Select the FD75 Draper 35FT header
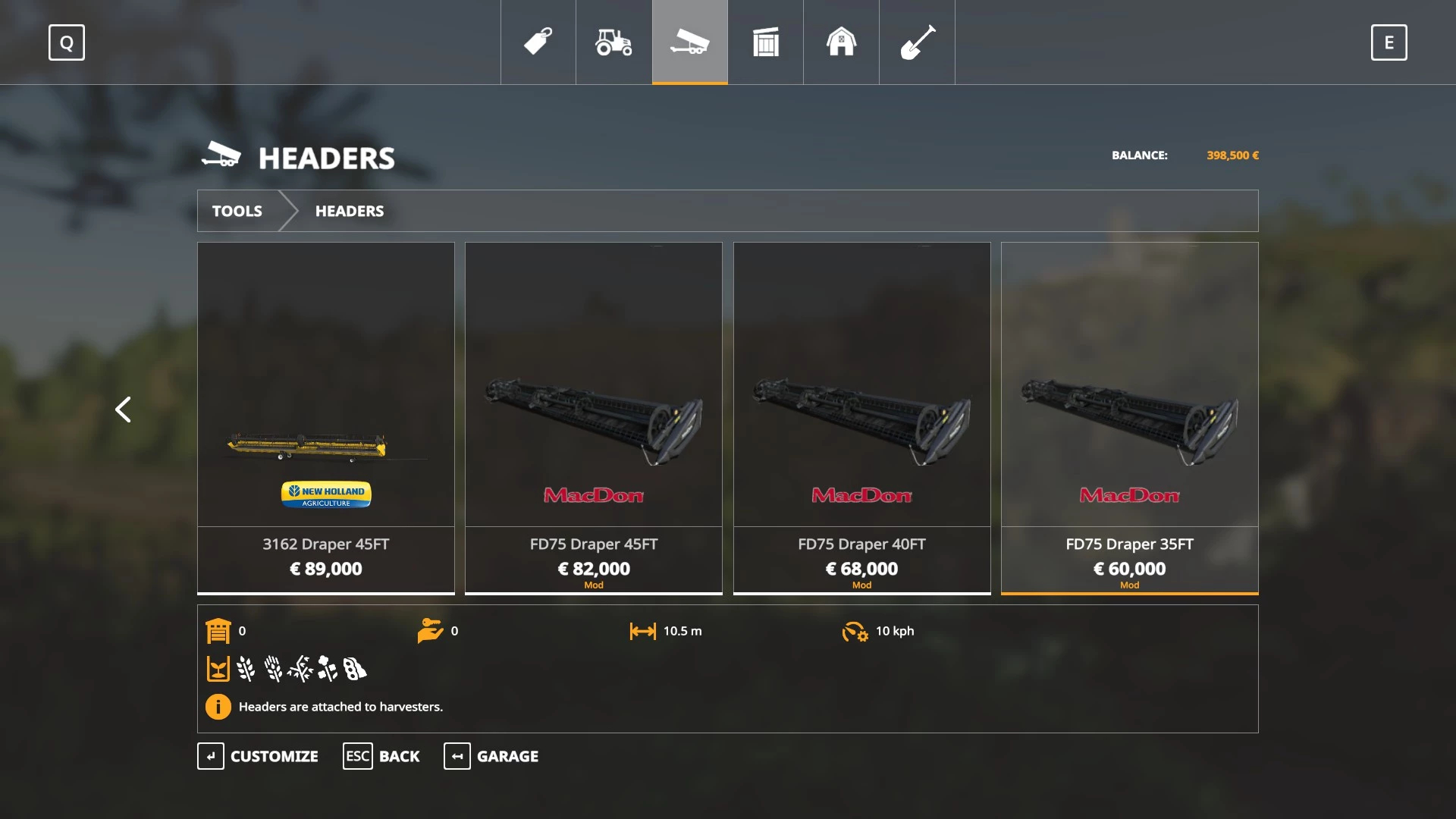 (1129, 417)
